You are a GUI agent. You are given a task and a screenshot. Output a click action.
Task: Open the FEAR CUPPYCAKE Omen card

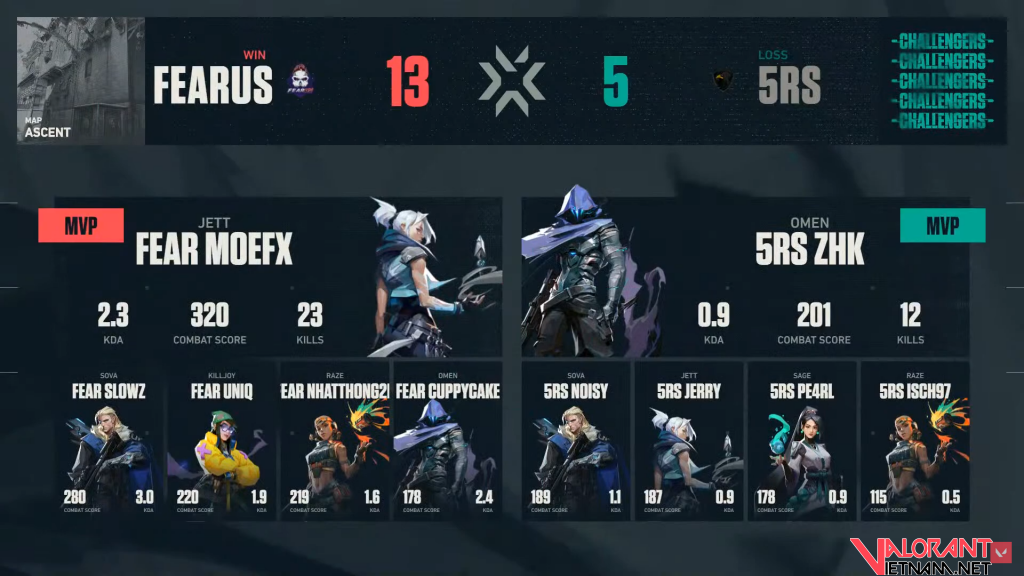446,441
